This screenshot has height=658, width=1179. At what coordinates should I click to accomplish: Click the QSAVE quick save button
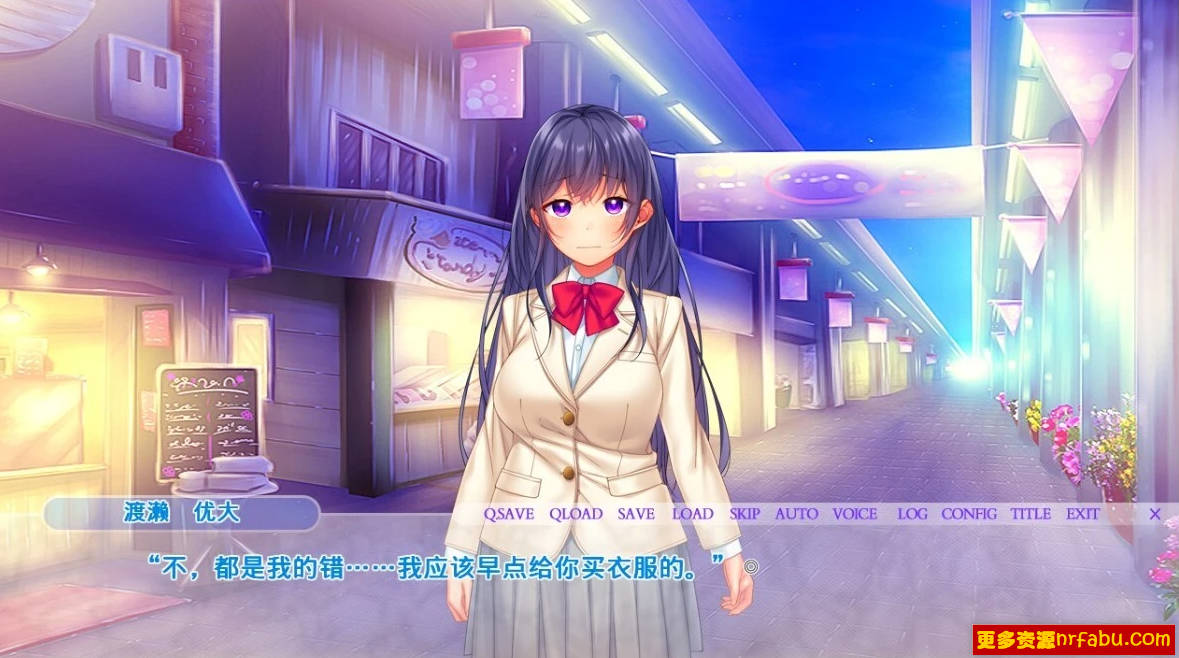click(509, 514)
